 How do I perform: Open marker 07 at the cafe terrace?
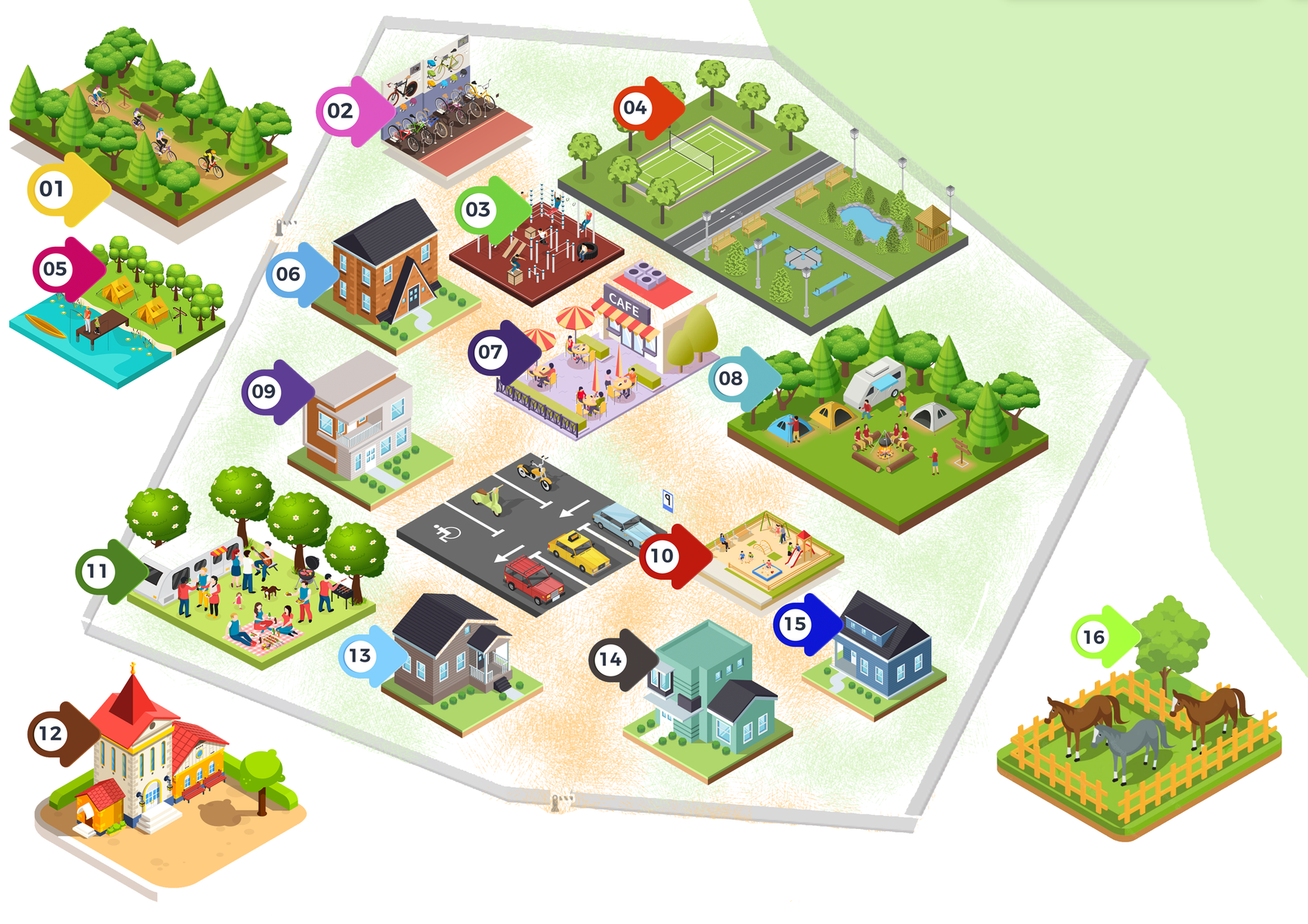490,353
